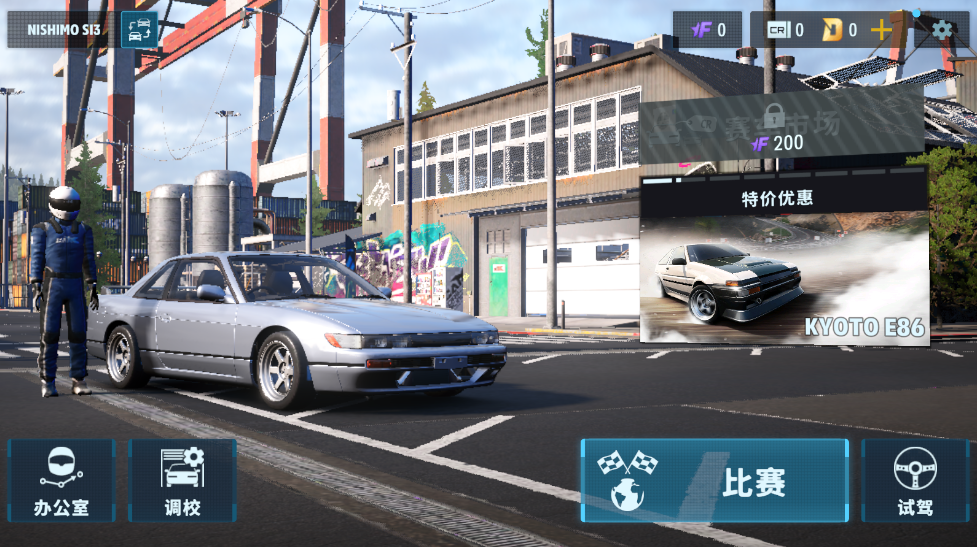The height and width of the screenshot is (547, 977).
Task: Open the 办公室 office menu
Action: [61, 480]
